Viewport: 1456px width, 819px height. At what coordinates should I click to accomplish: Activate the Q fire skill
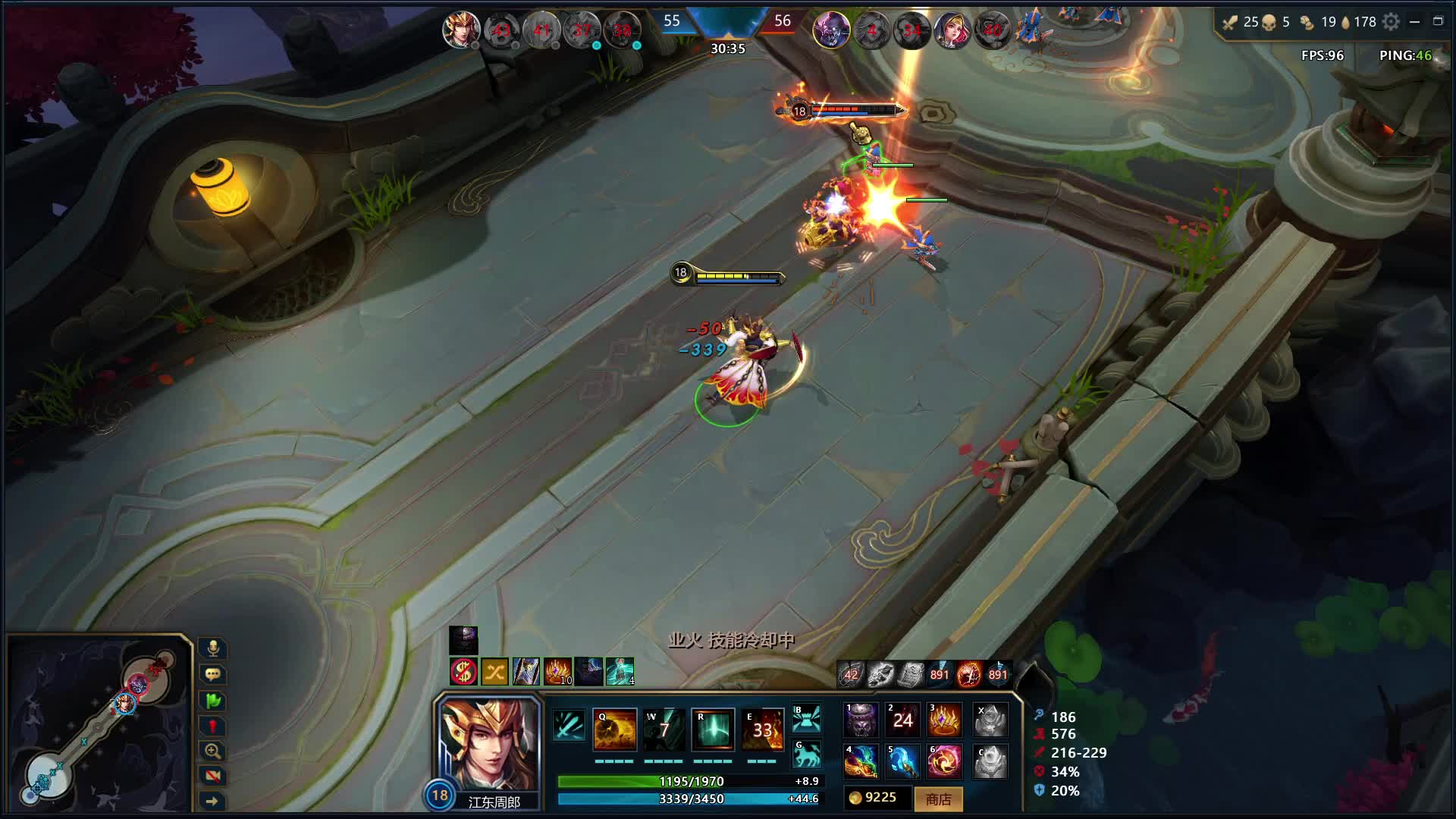(x=614, y=730)
